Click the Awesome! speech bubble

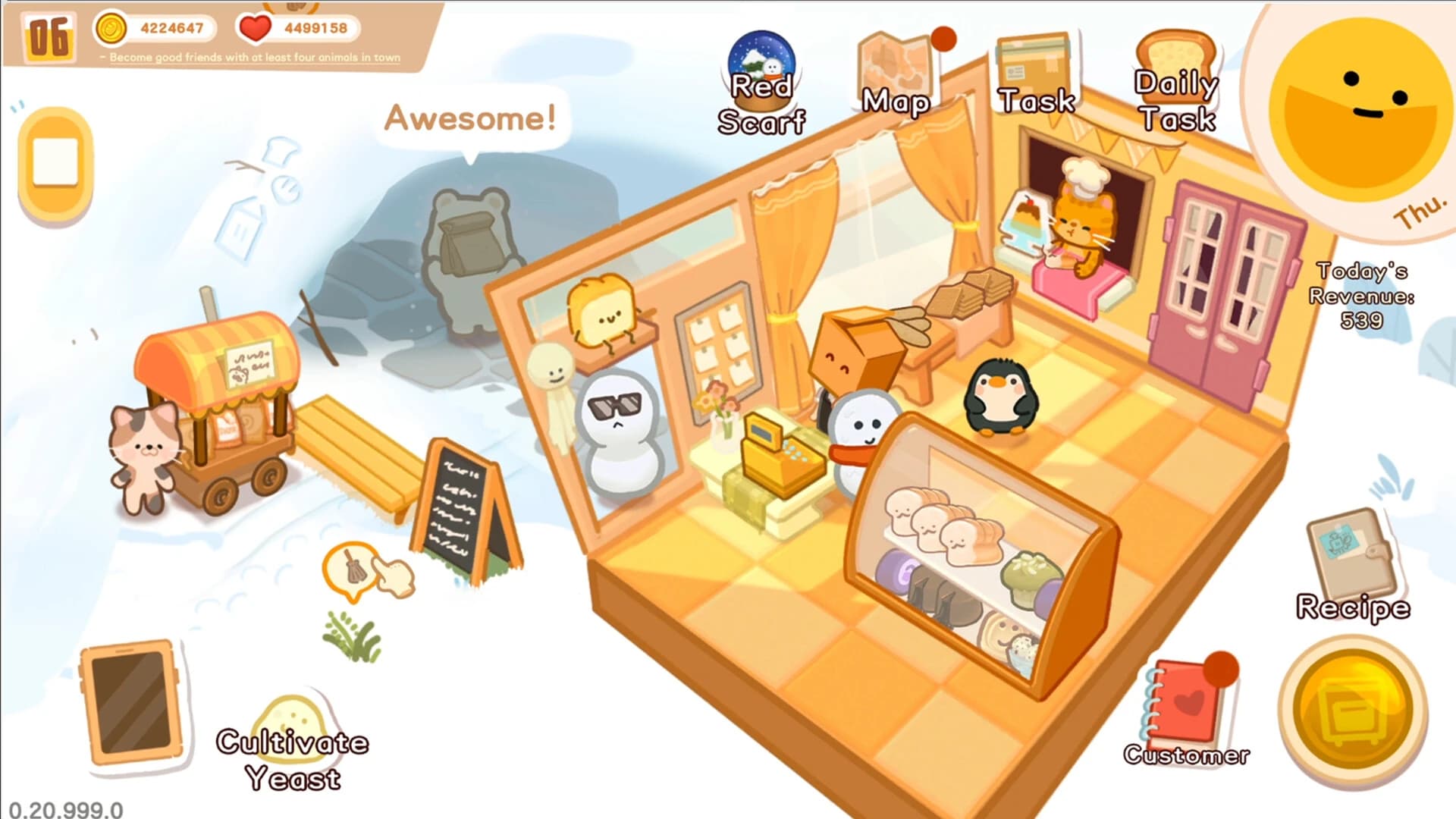[x=470, y=118]
